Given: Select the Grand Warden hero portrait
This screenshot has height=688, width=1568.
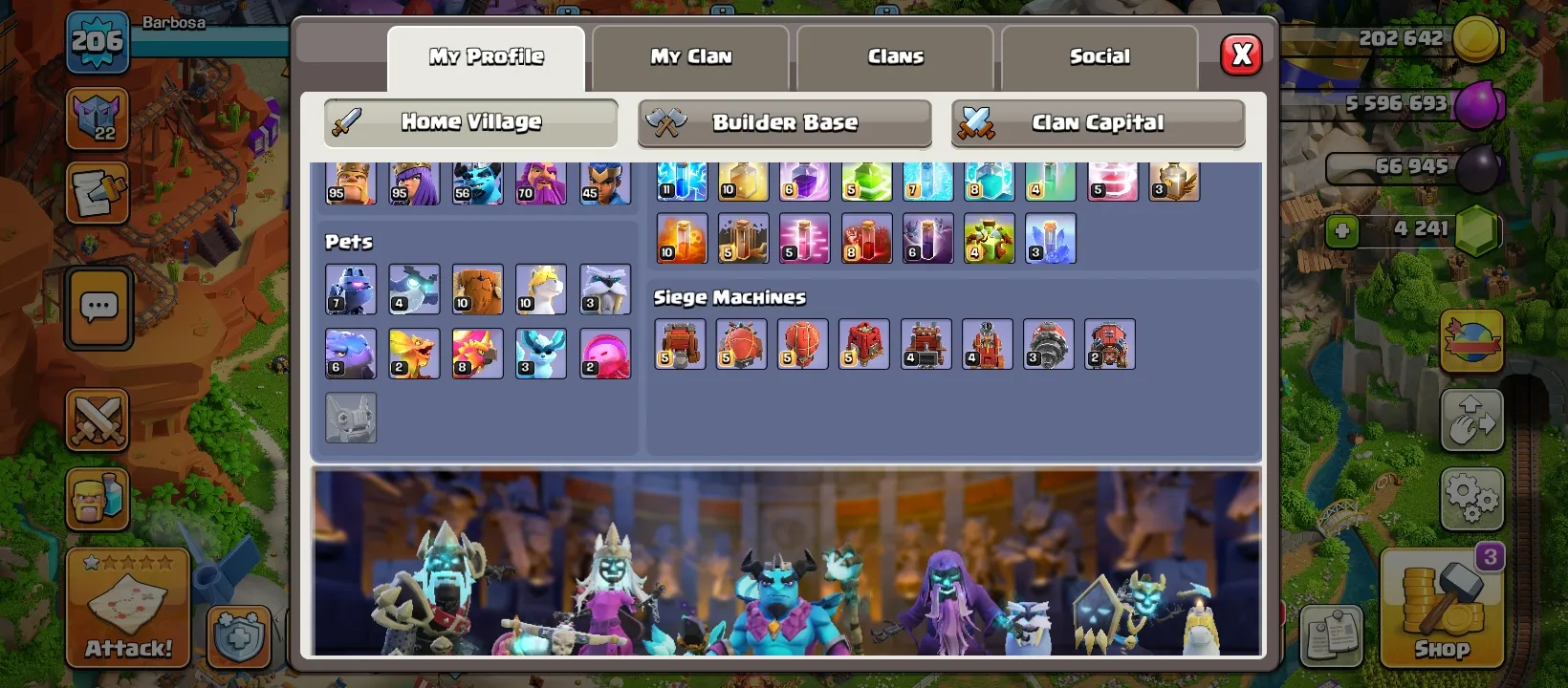Looking at the screenshot, I should pyautogui.click(x=540, y=182).
